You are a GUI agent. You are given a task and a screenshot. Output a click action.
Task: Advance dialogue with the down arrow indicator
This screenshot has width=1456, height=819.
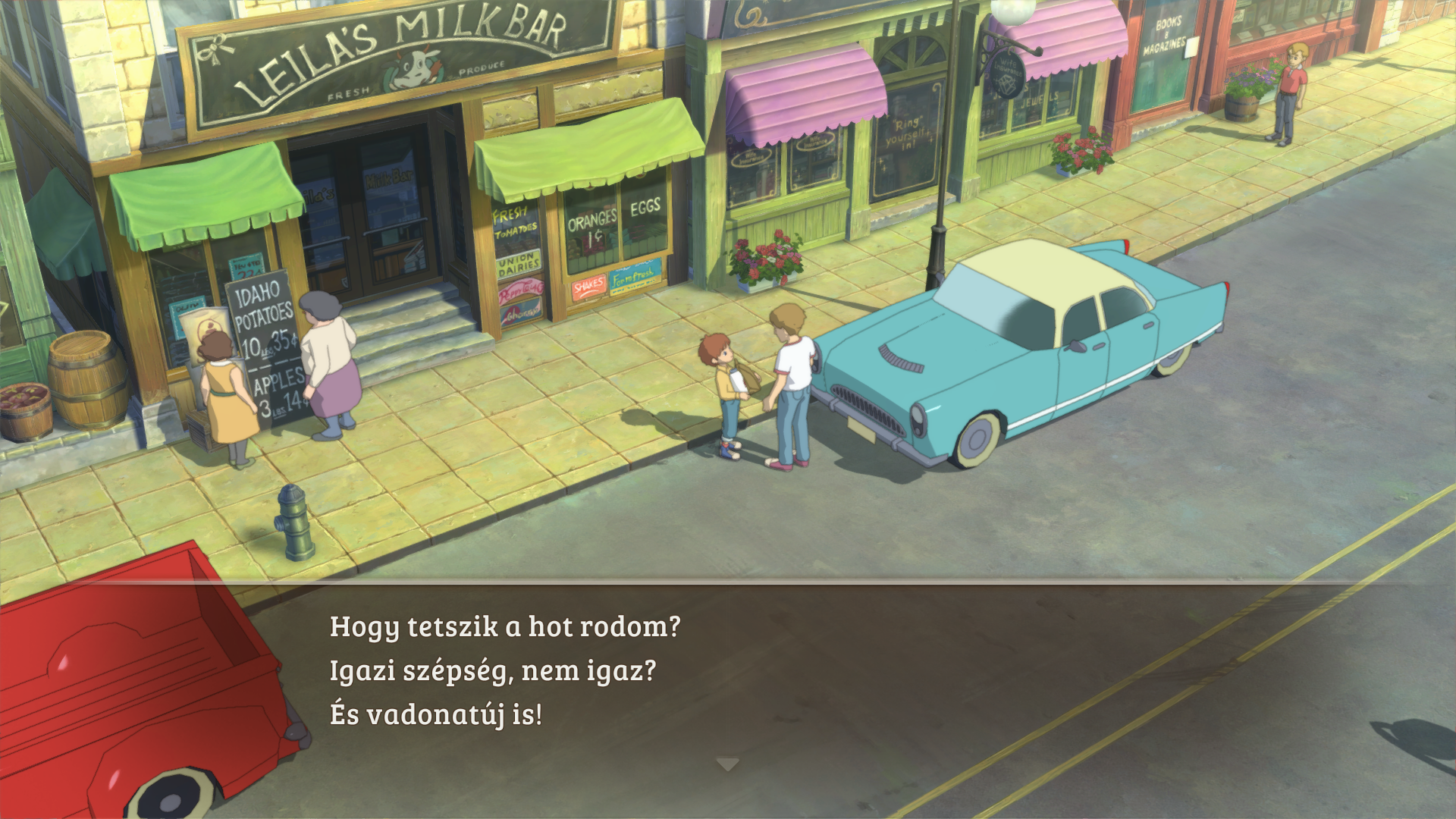[x=727, y=764]
